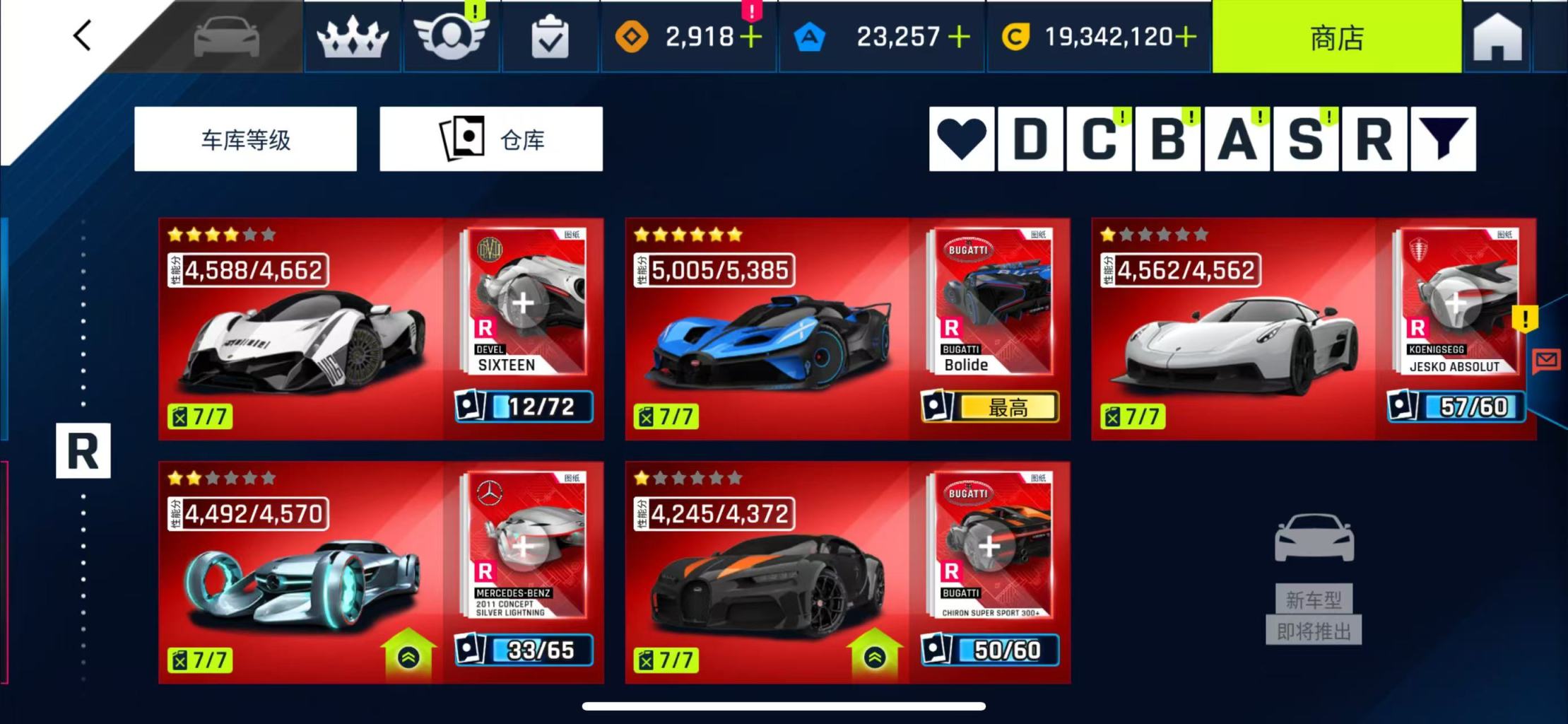Switch to class D cars
Screen dimensions: 1568x724
pyautogui.click(x=1030, y=139)
